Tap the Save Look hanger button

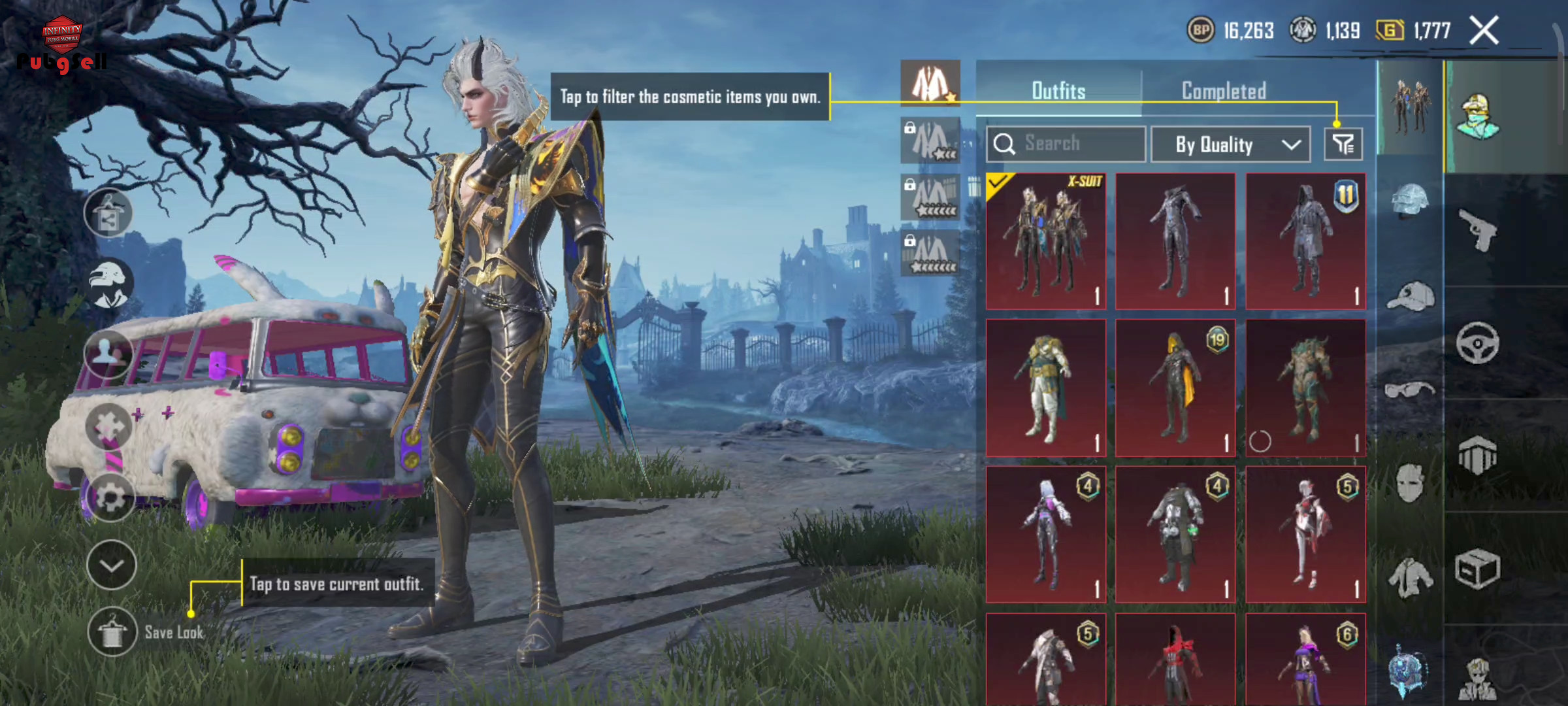(x=112, y=631)
